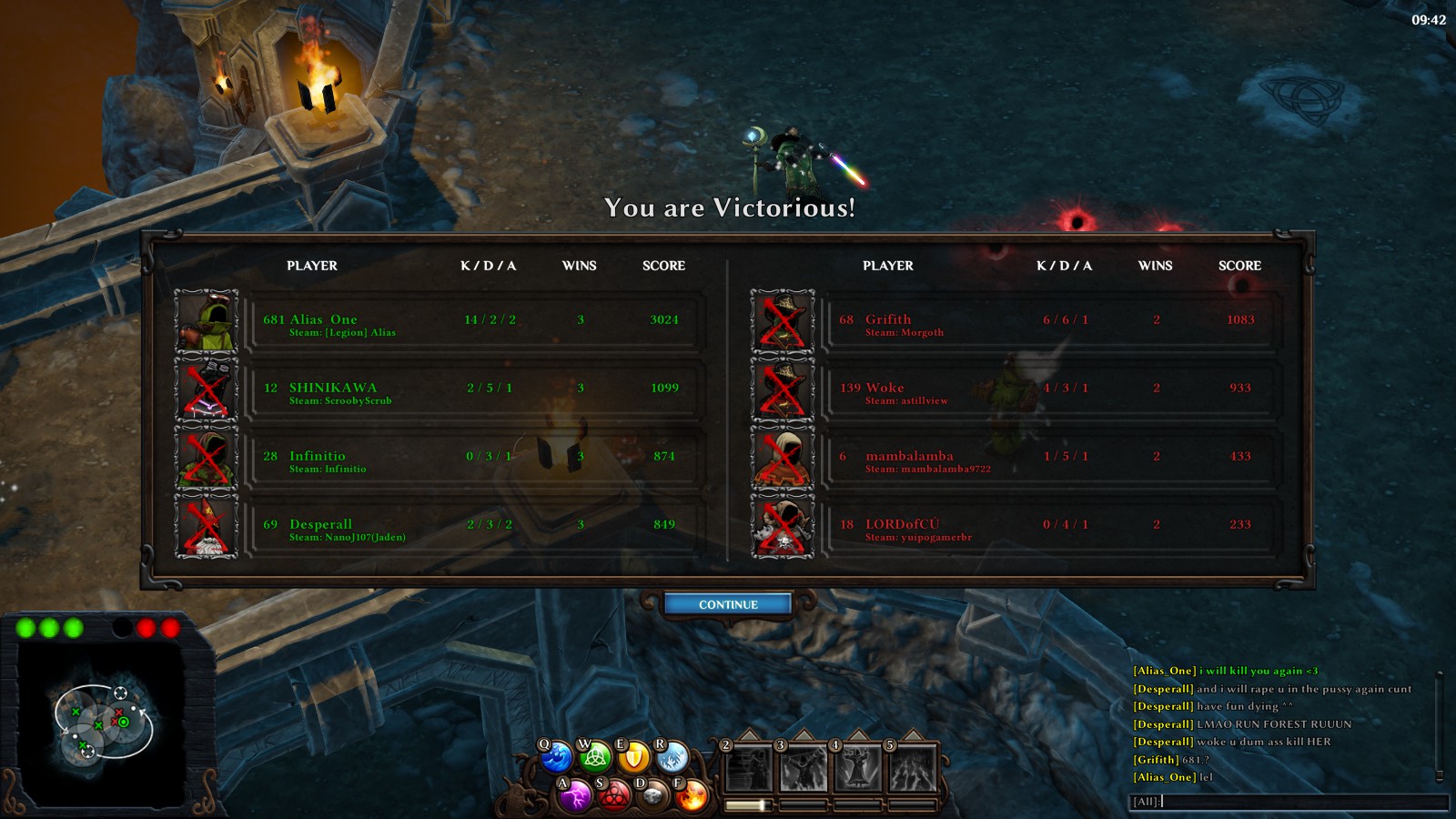The height and width of the screenshot is (819, 1456).
Task: Select the purple Lightning element orb
Action: pos(575,796)
